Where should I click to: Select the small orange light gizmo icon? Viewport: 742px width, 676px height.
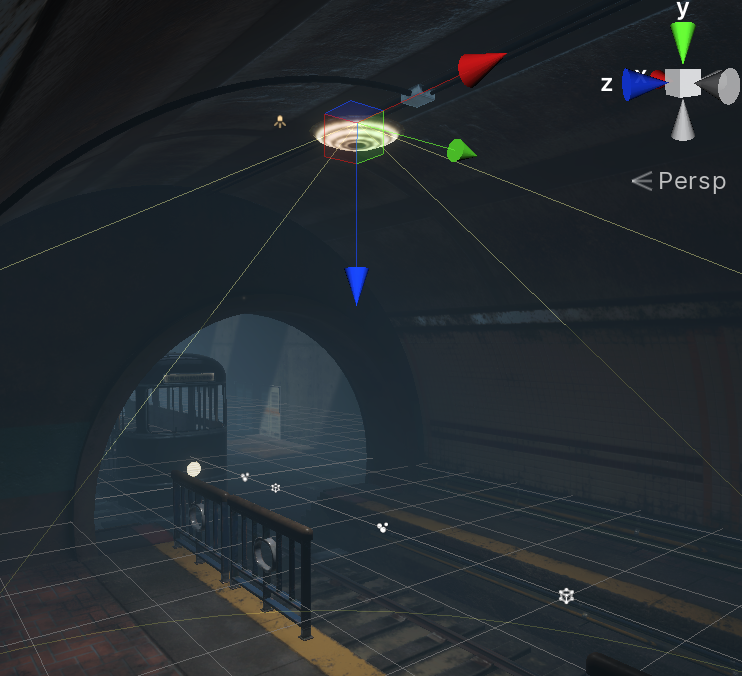[280, 122]
